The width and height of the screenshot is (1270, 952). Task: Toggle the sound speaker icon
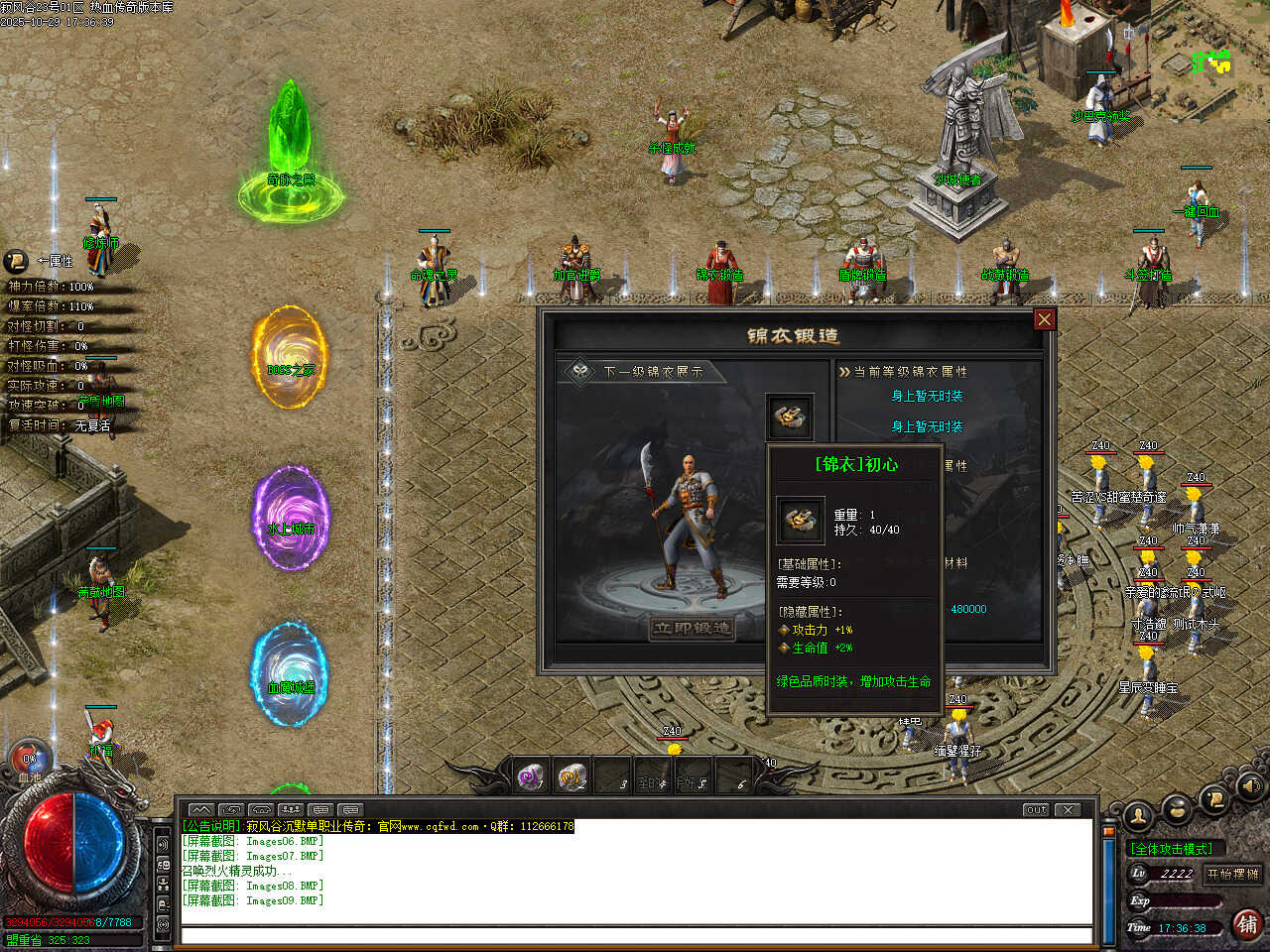1250,787
